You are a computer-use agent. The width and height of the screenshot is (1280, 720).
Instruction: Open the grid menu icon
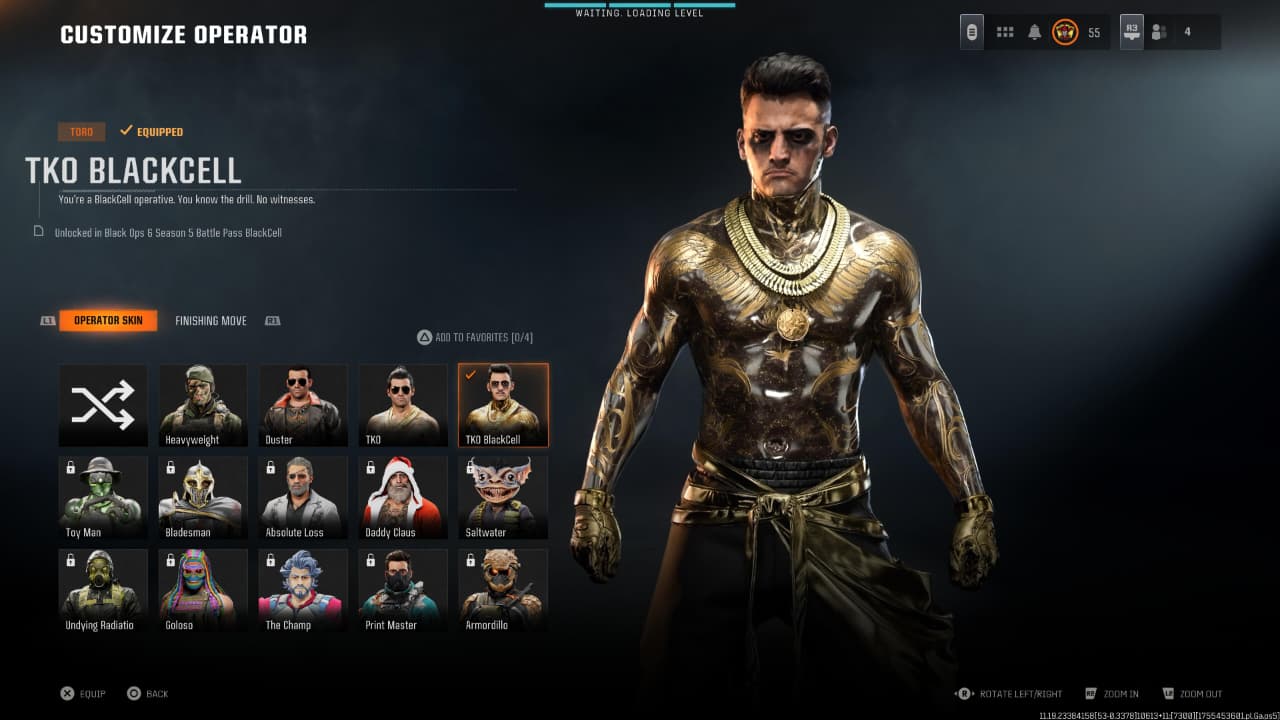pyautogui.click(x=1005, y=32)
